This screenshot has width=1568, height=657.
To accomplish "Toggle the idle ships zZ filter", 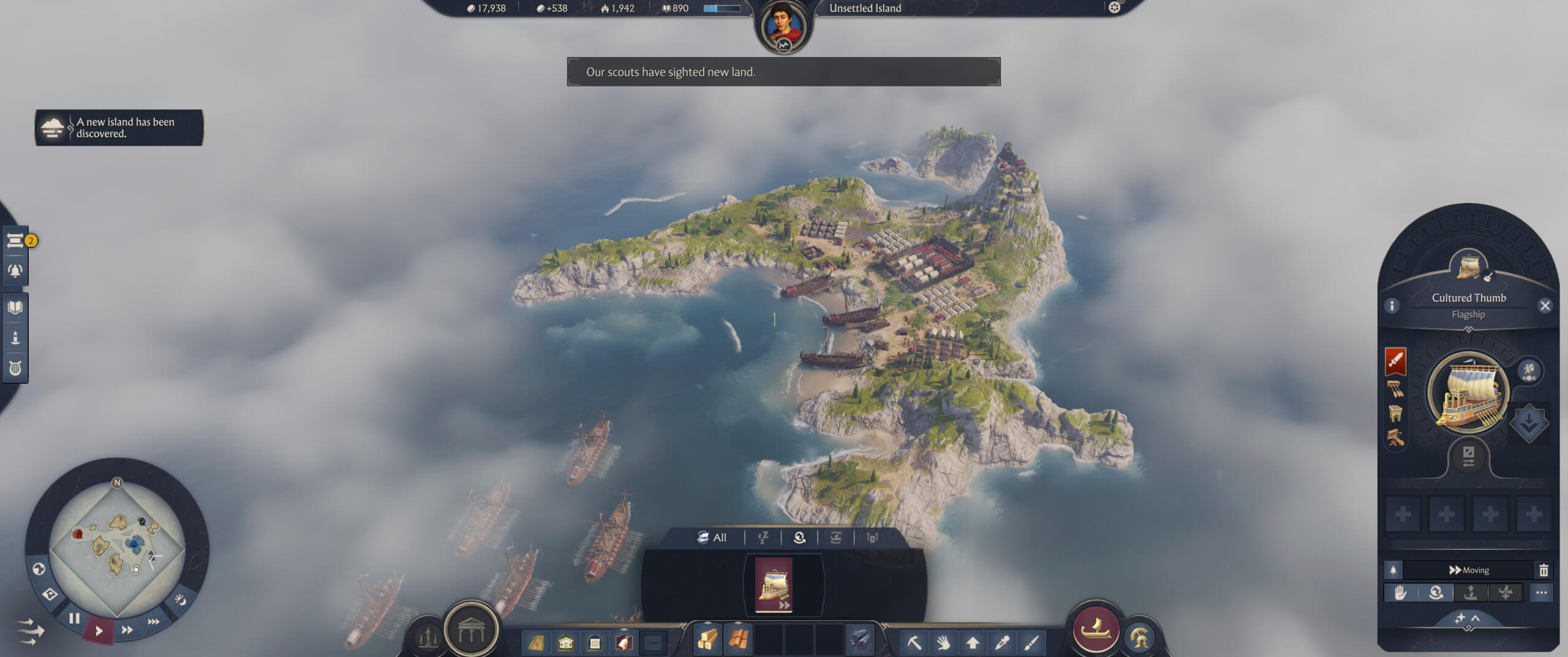I will (x=763, y=537).
